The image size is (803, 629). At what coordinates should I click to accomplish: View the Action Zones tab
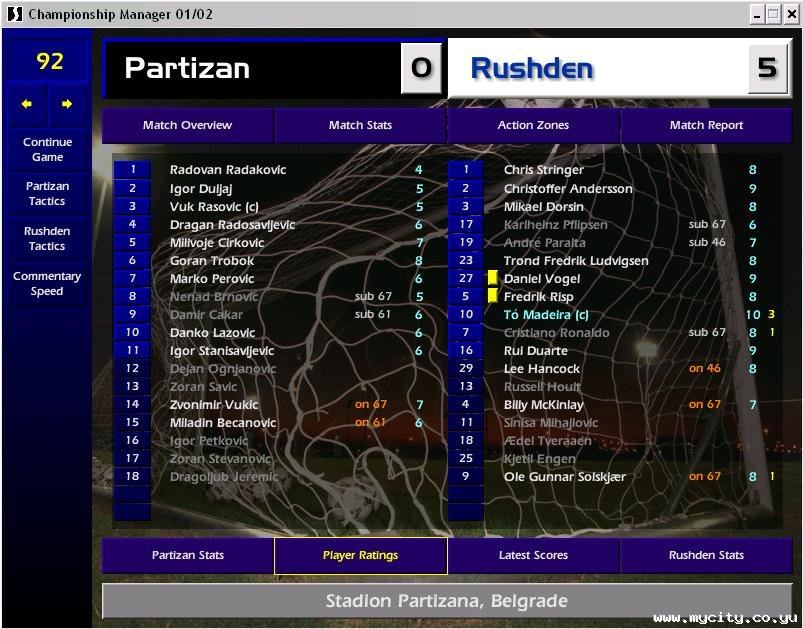(533, 126)
